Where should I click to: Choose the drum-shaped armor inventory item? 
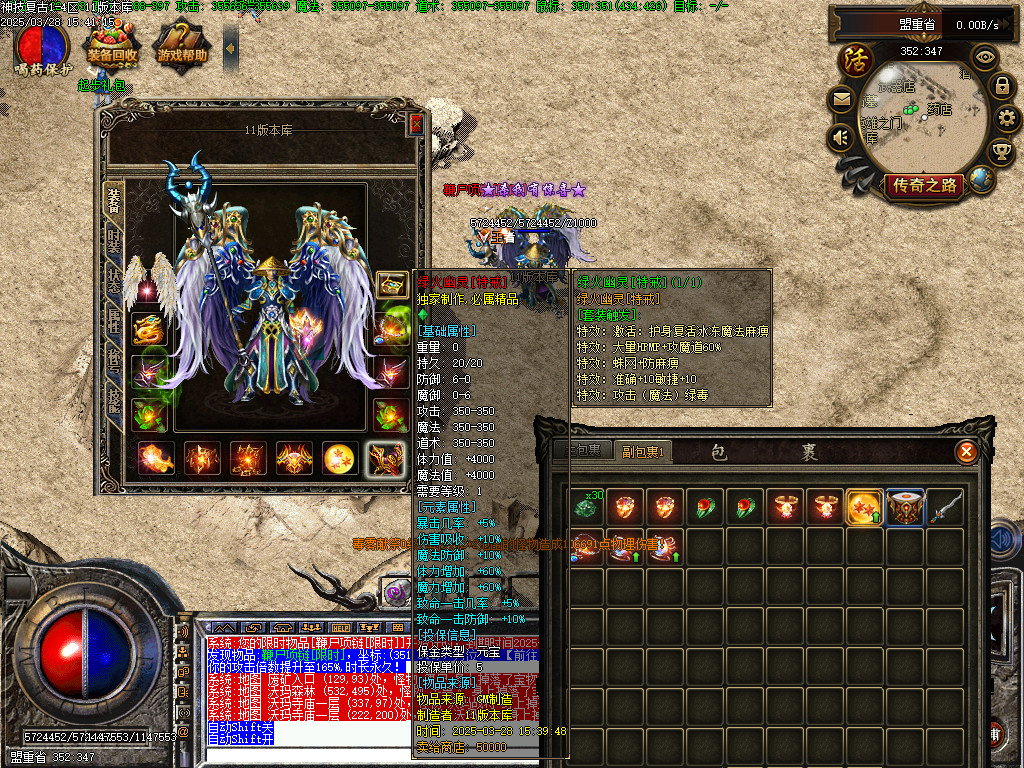click(x=904, y=508)
